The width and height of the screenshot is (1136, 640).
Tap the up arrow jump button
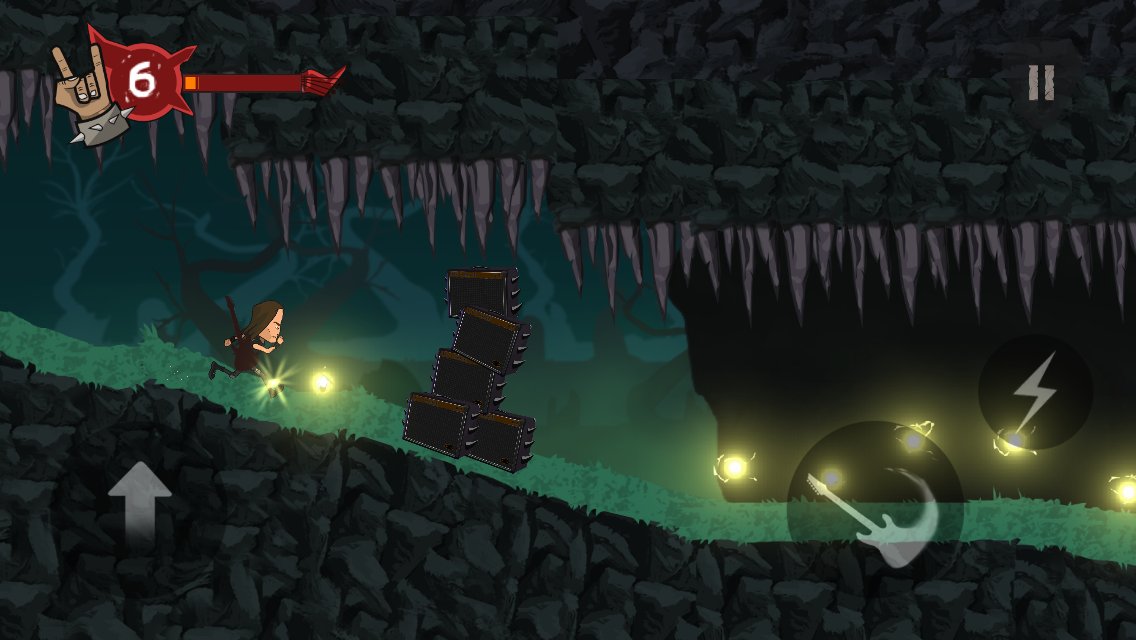pos(140,505)
